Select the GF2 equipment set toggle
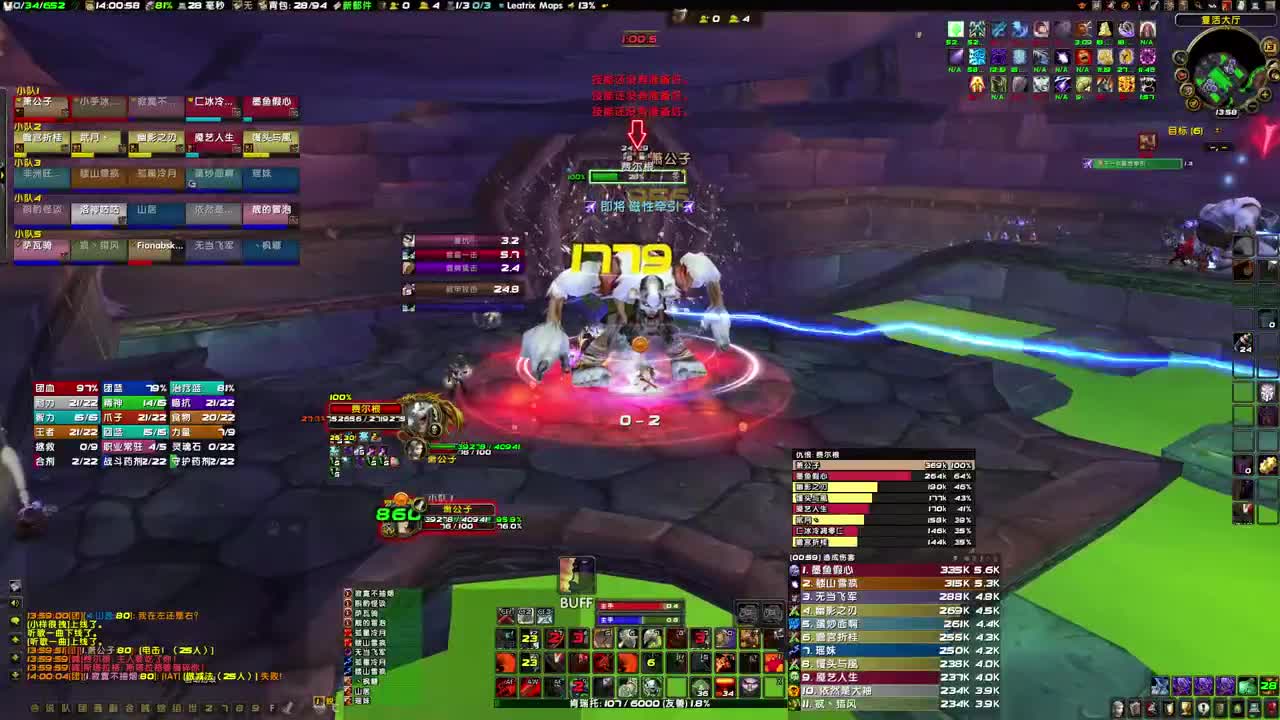The image size is (1280, 720). click(x=525, y=615)
